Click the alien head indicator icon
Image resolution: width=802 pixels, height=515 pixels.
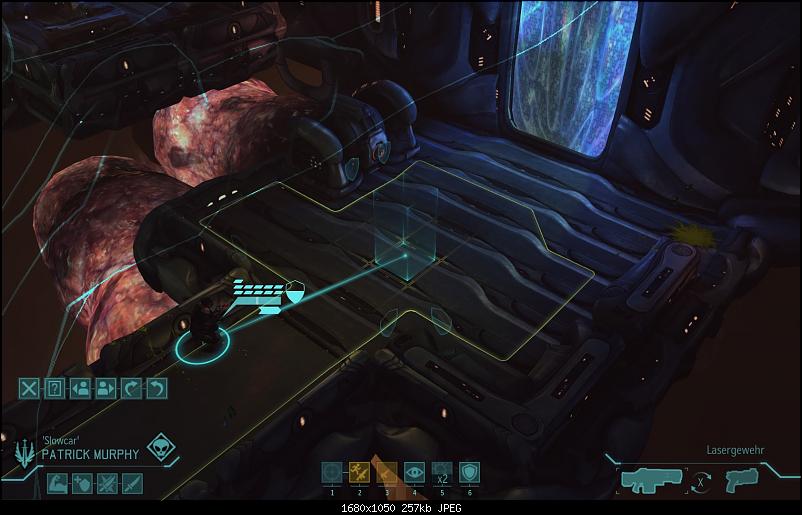(x=160, y=448)
